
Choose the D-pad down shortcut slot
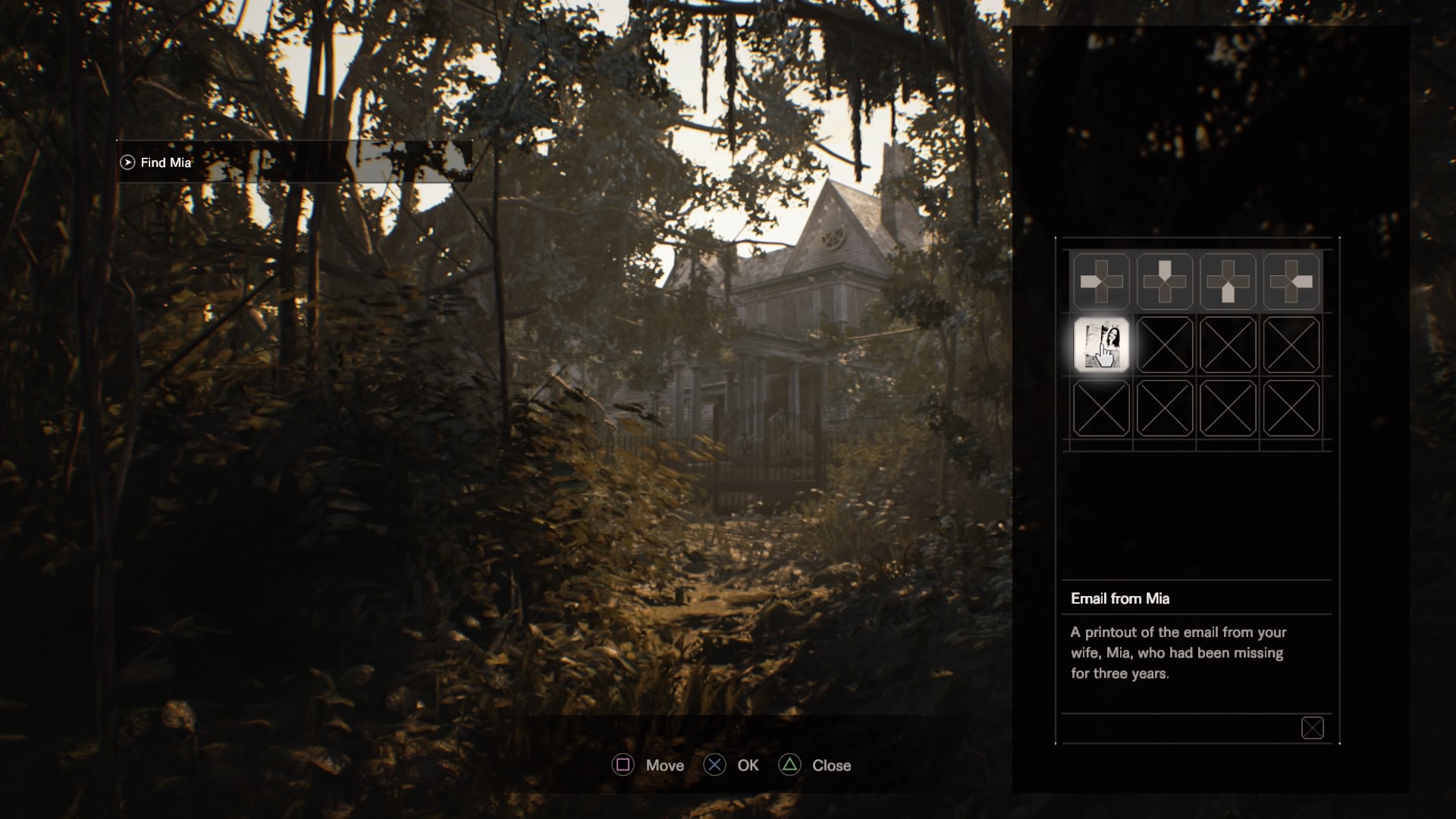point(1228,281)
